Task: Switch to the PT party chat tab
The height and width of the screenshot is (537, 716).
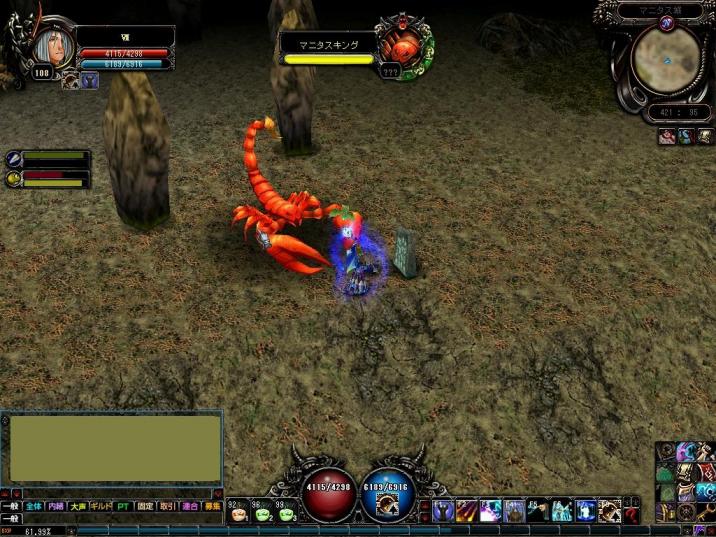Action: tap(123, 507)
